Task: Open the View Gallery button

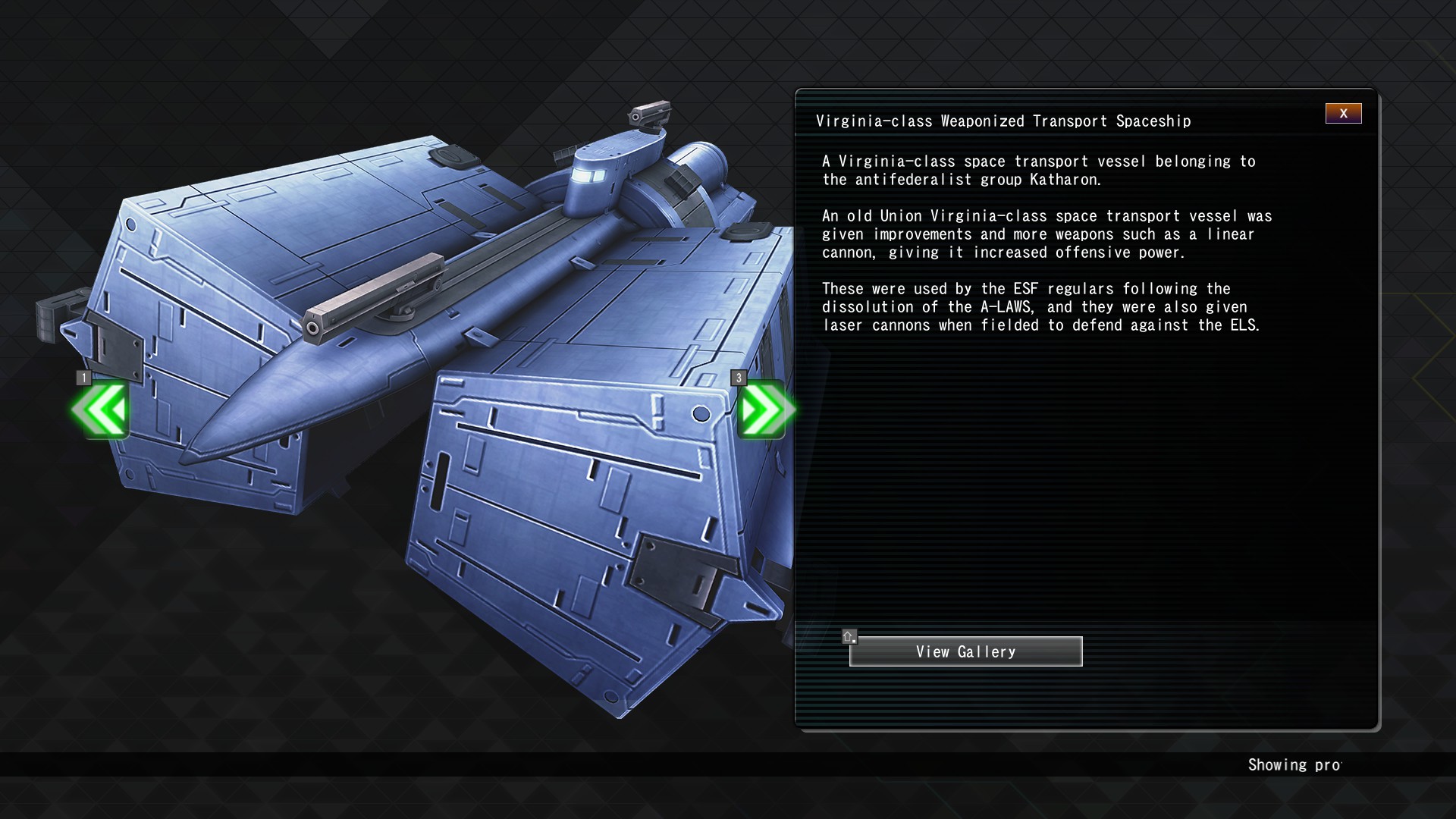Action: (965, 652)
